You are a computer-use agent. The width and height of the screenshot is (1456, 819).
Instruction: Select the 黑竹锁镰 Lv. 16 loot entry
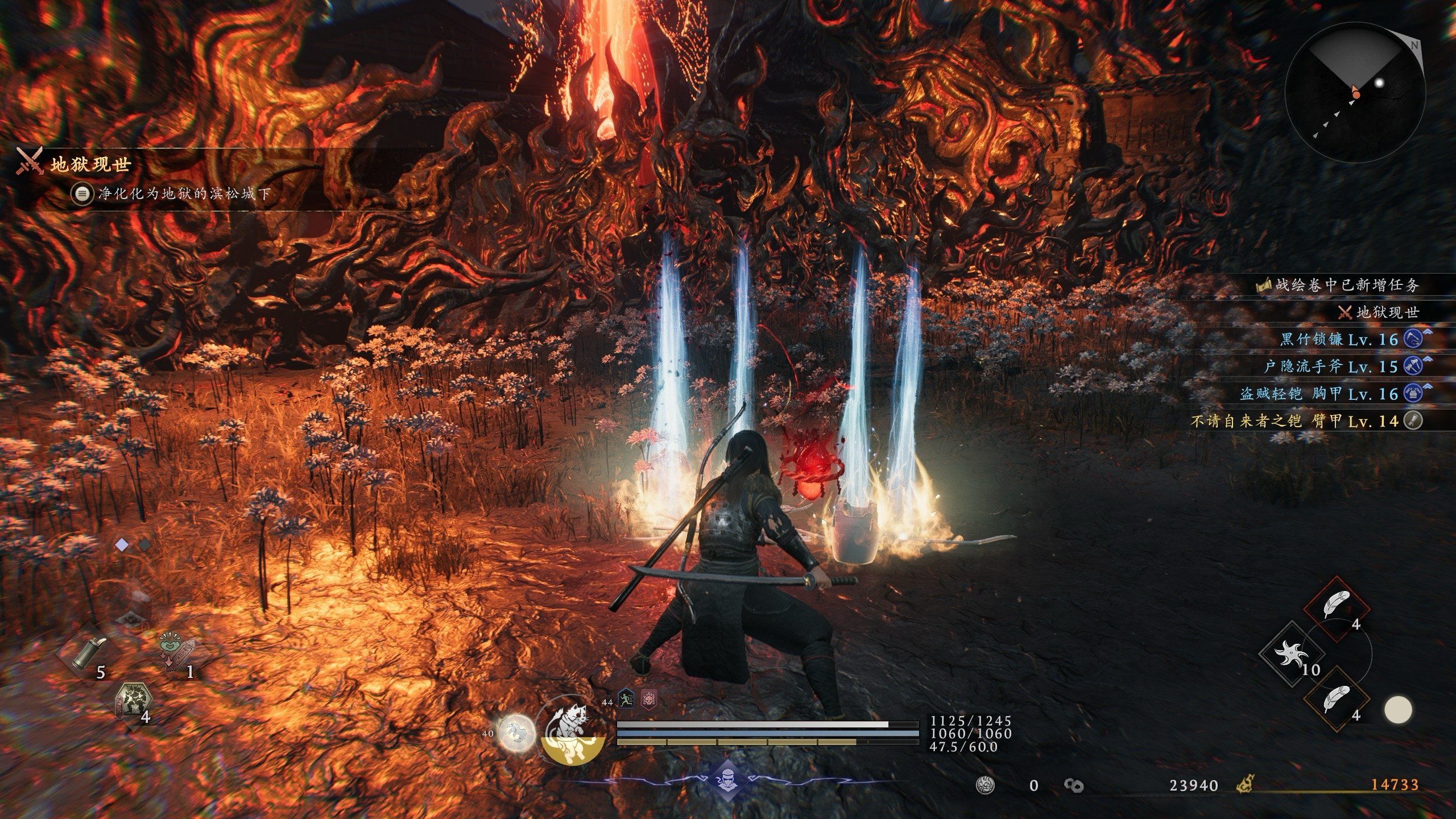pos(1339,340)
